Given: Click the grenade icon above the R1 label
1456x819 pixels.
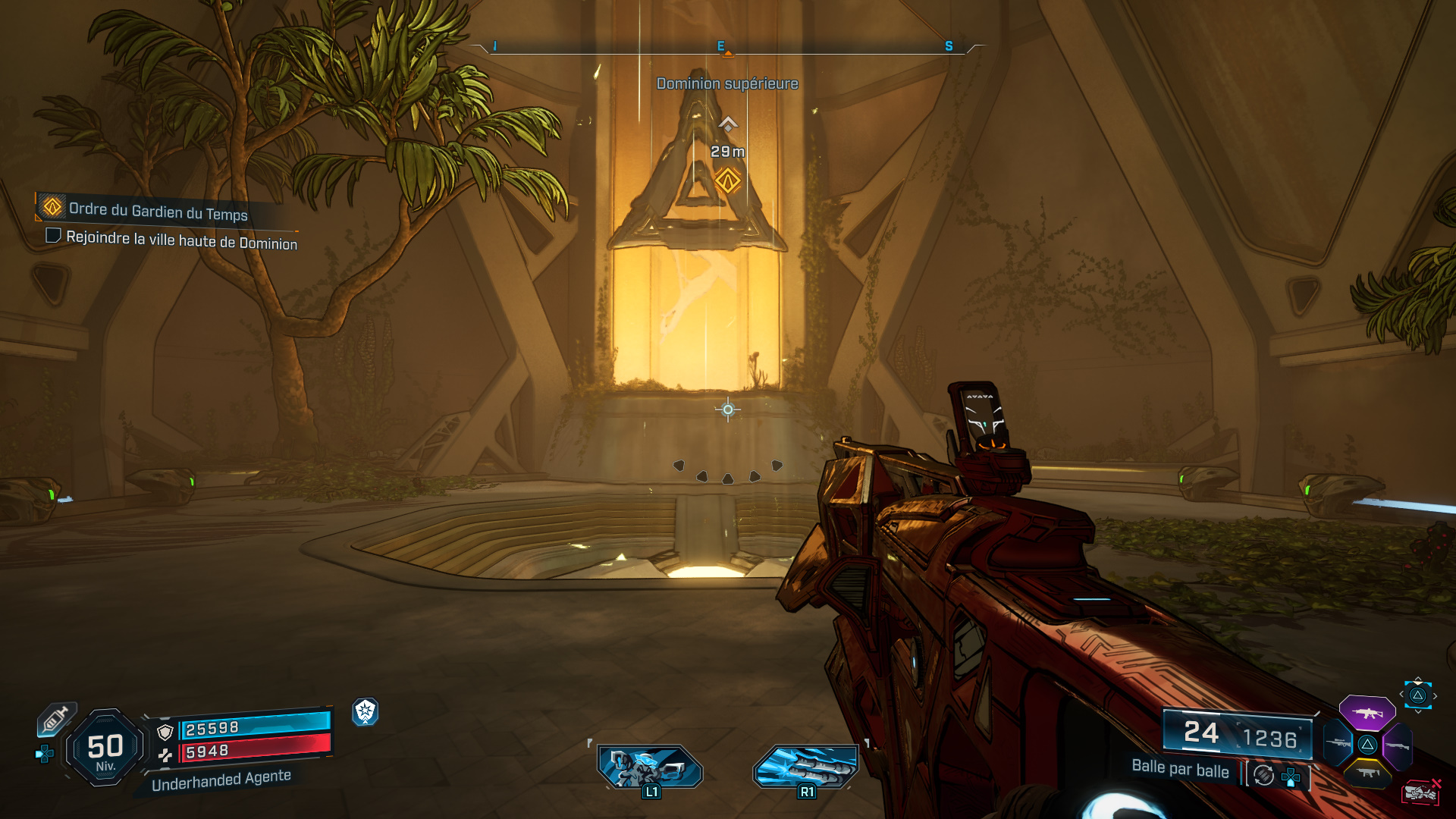Looking at the screenshot, I should (806, 767).
